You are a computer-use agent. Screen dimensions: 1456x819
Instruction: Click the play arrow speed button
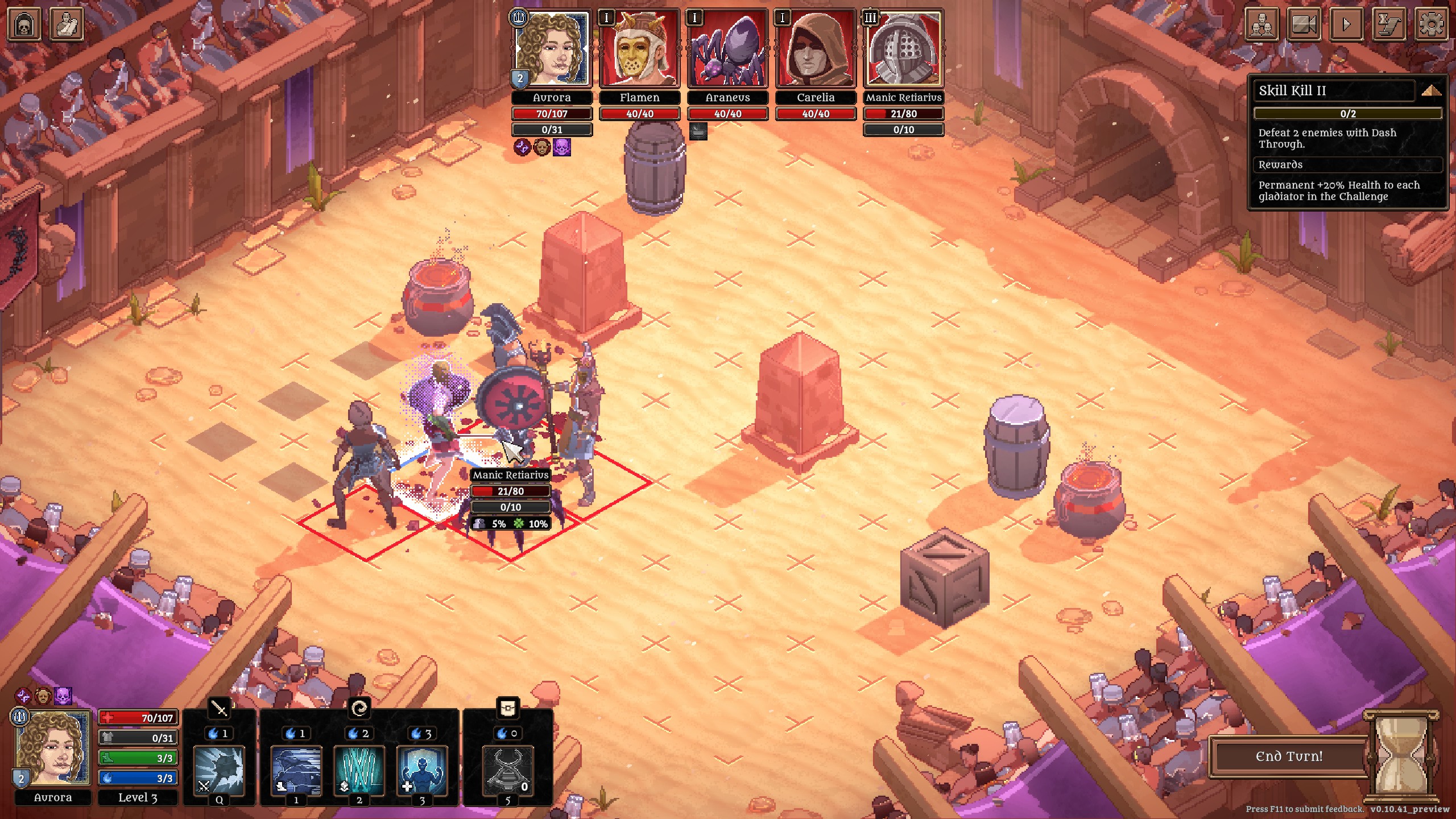click(1346, 24)
